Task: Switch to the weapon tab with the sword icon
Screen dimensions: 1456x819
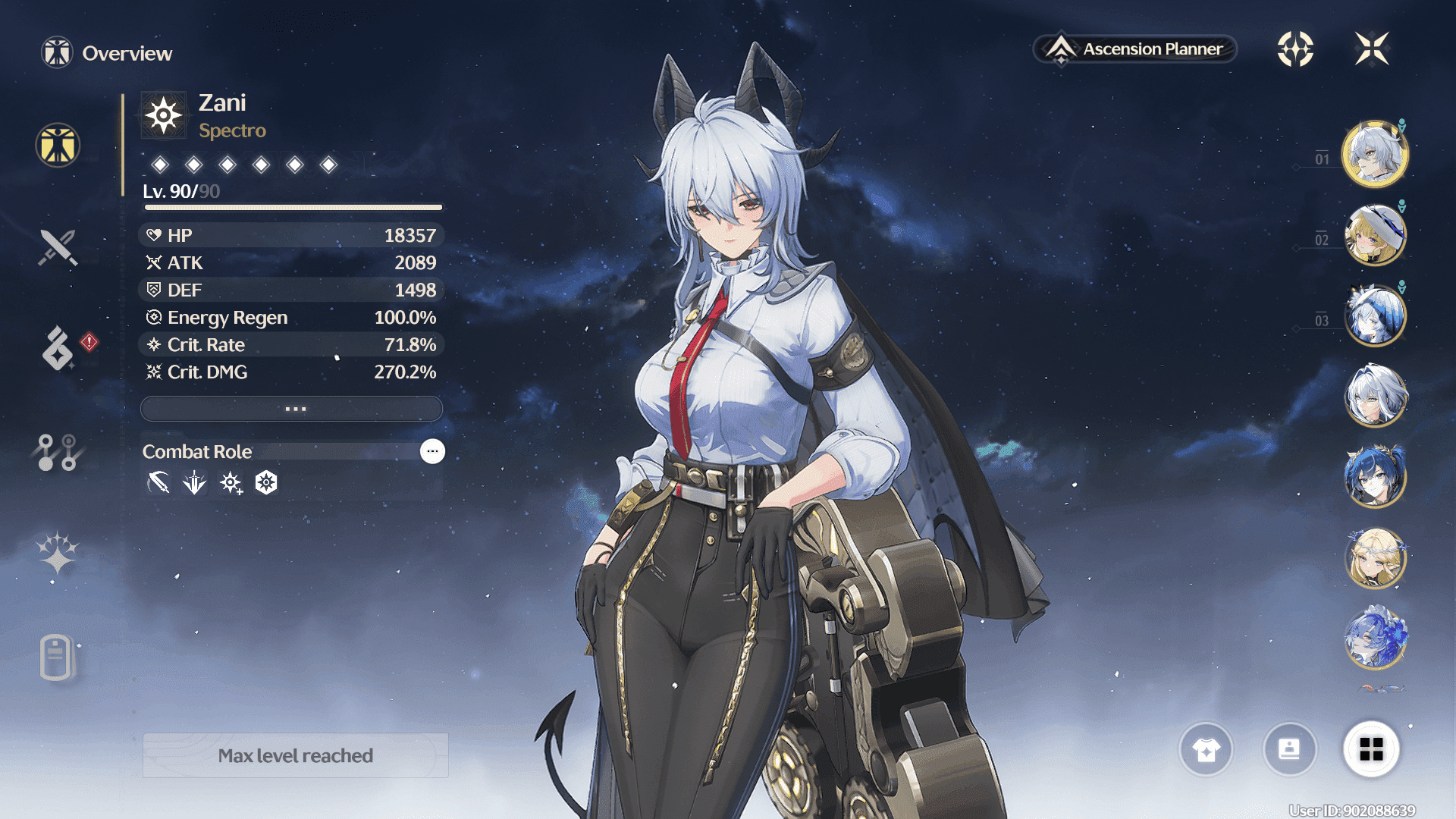Action: [58, 247]
